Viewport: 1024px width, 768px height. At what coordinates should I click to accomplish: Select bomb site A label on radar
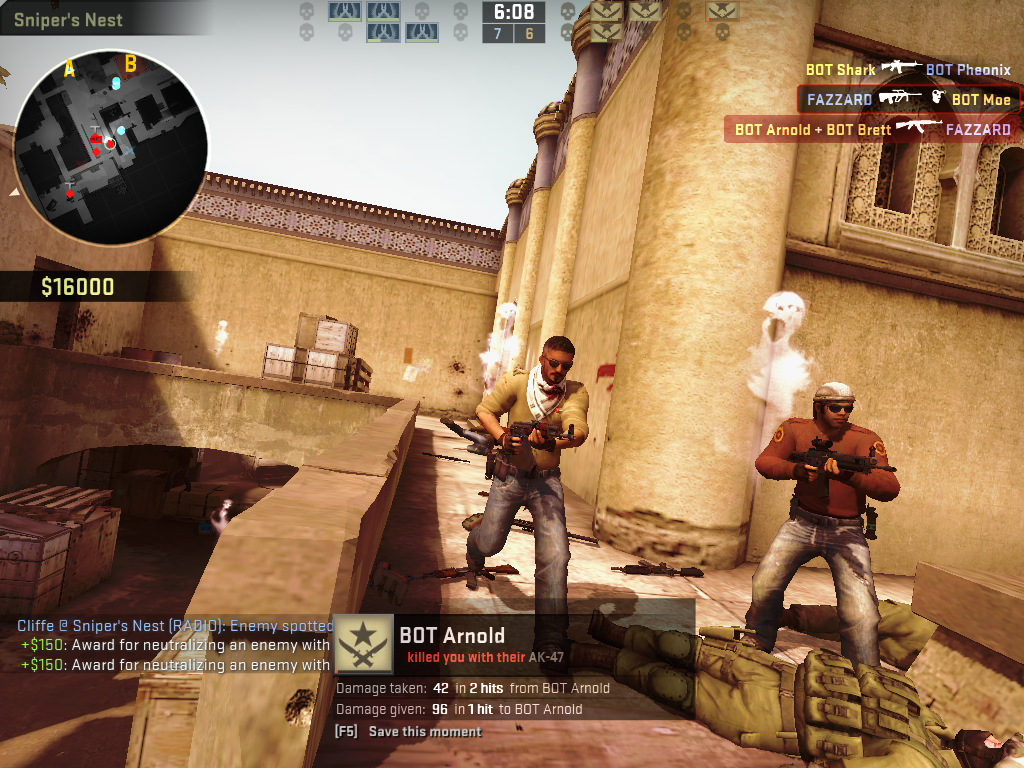click(x=70, y=68)
